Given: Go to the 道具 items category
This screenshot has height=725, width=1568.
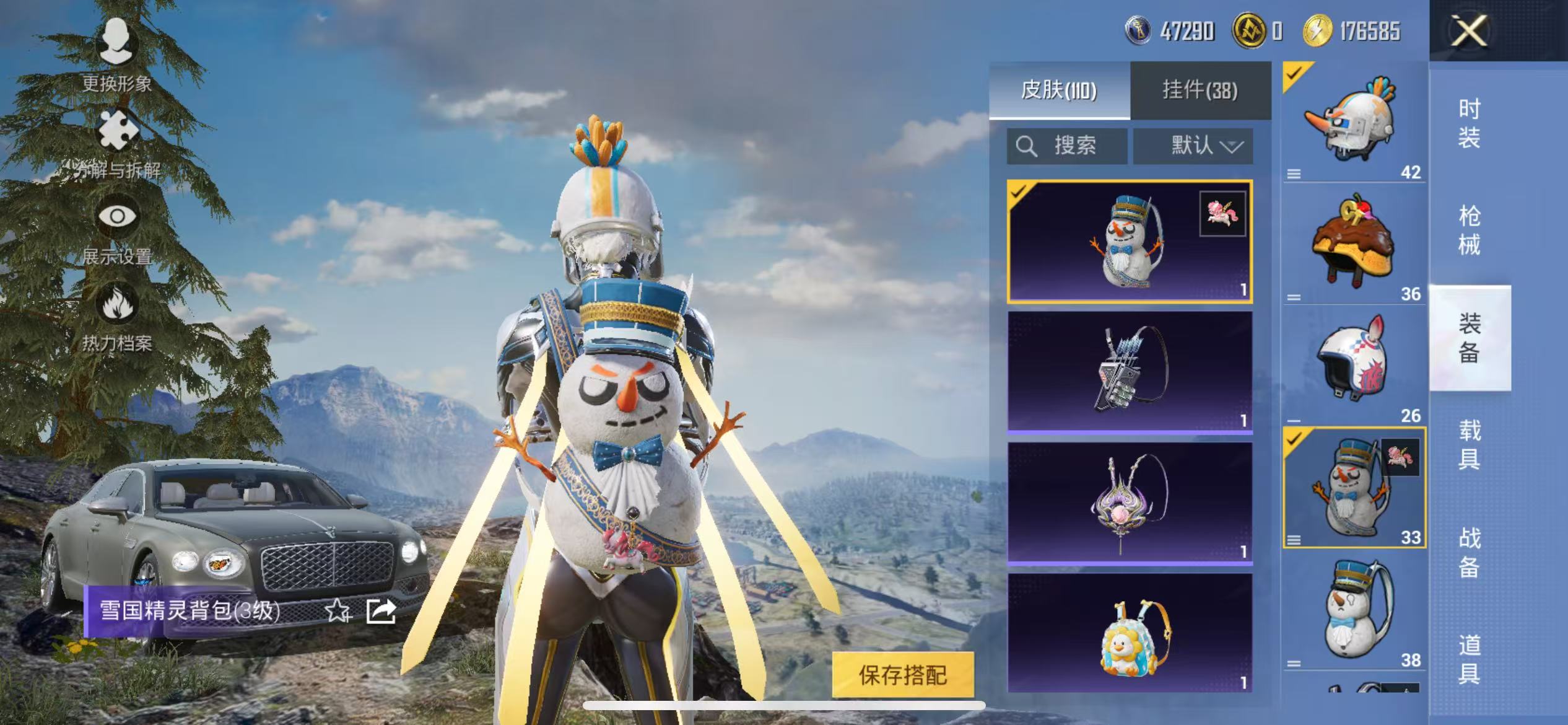Looking at the screenshot, I should 1469,659.
